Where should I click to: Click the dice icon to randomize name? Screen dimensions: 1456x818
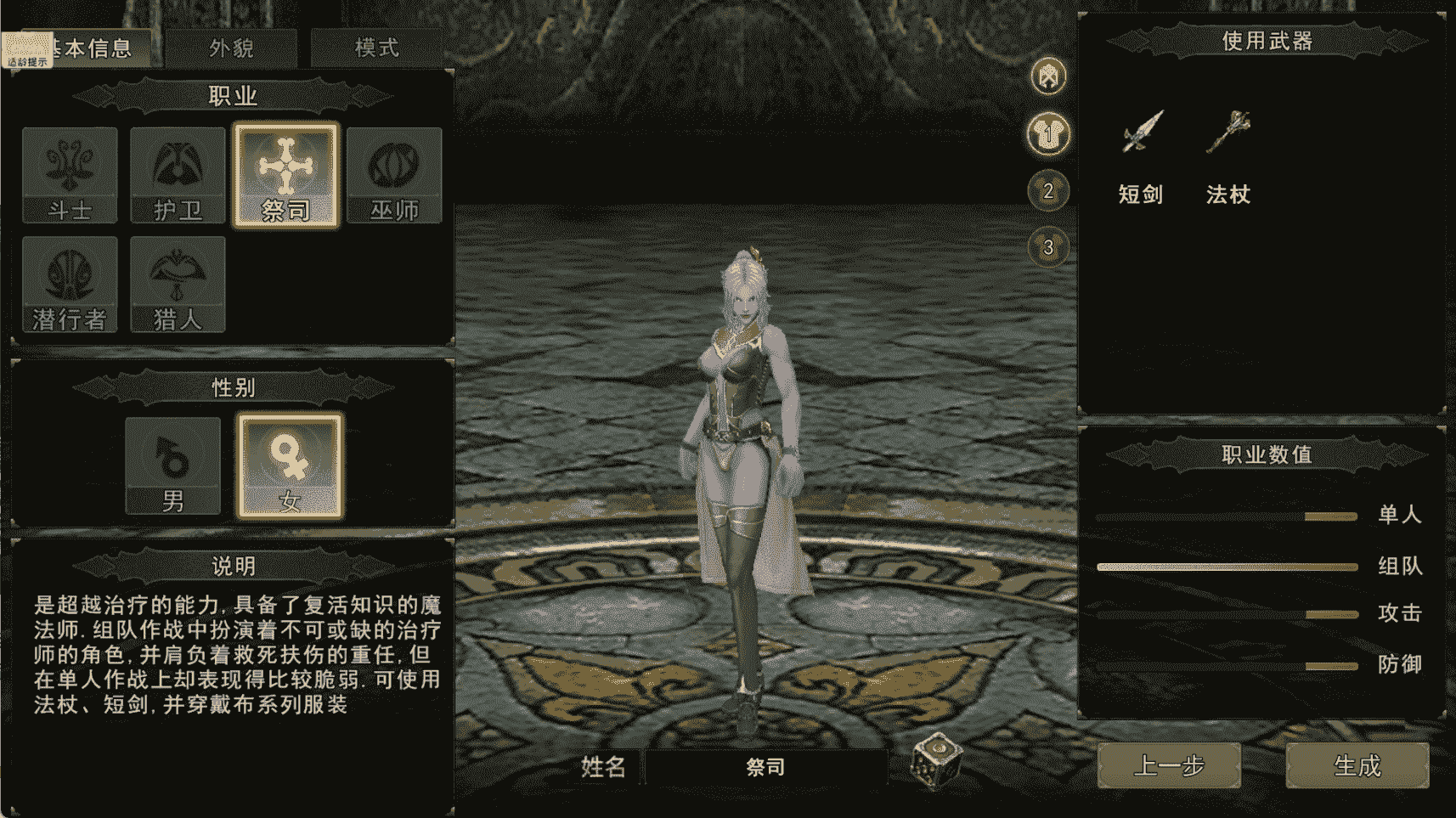937,764
